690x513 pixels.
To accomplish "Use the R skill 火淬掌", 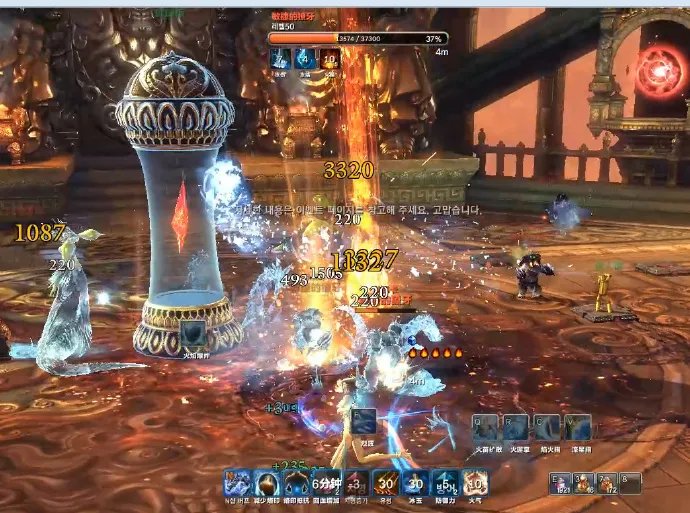I will pos(516,428).
